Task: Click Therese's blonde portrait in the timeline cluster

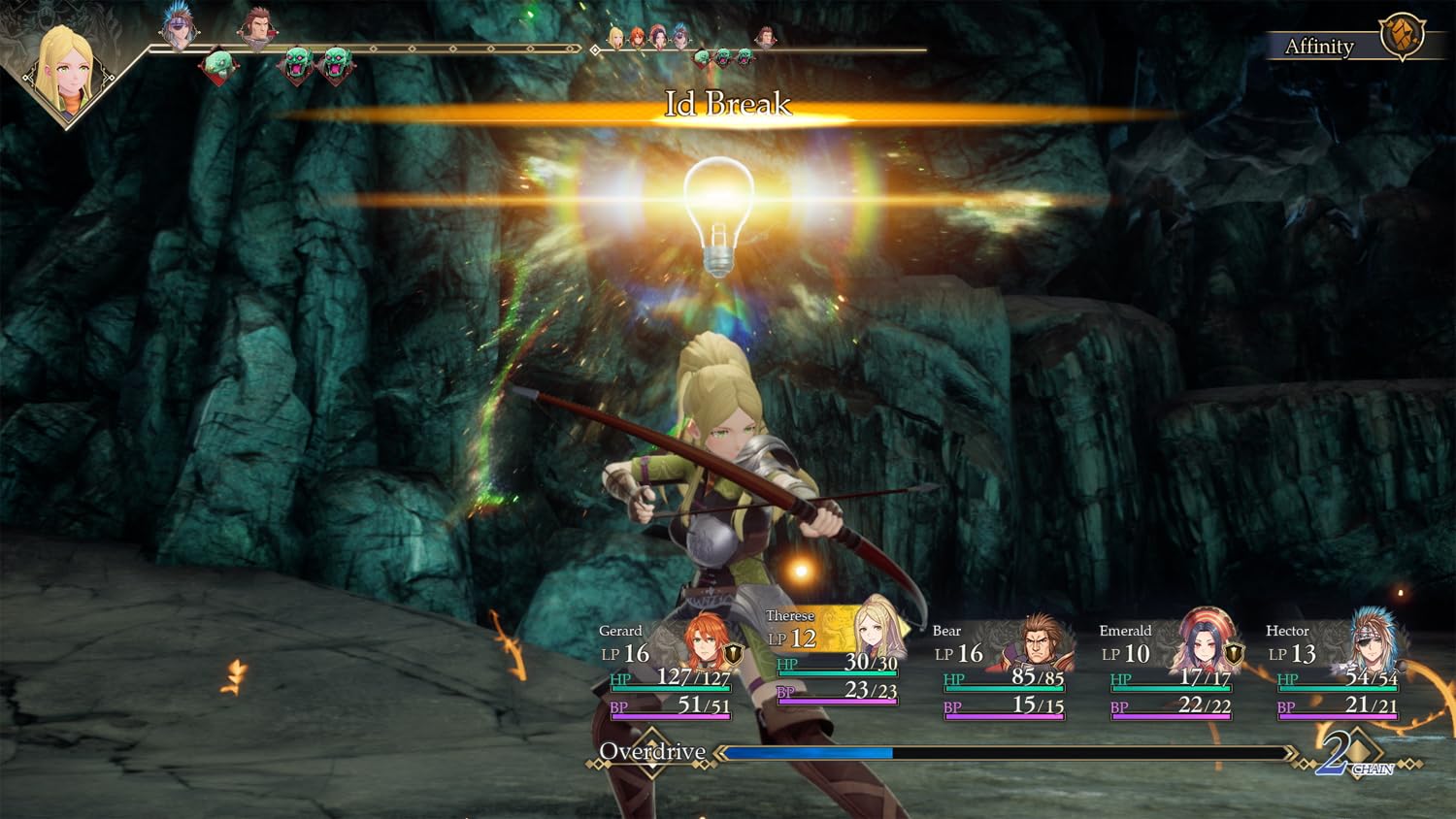Action: pyautogui.click(x=617, y=39)
